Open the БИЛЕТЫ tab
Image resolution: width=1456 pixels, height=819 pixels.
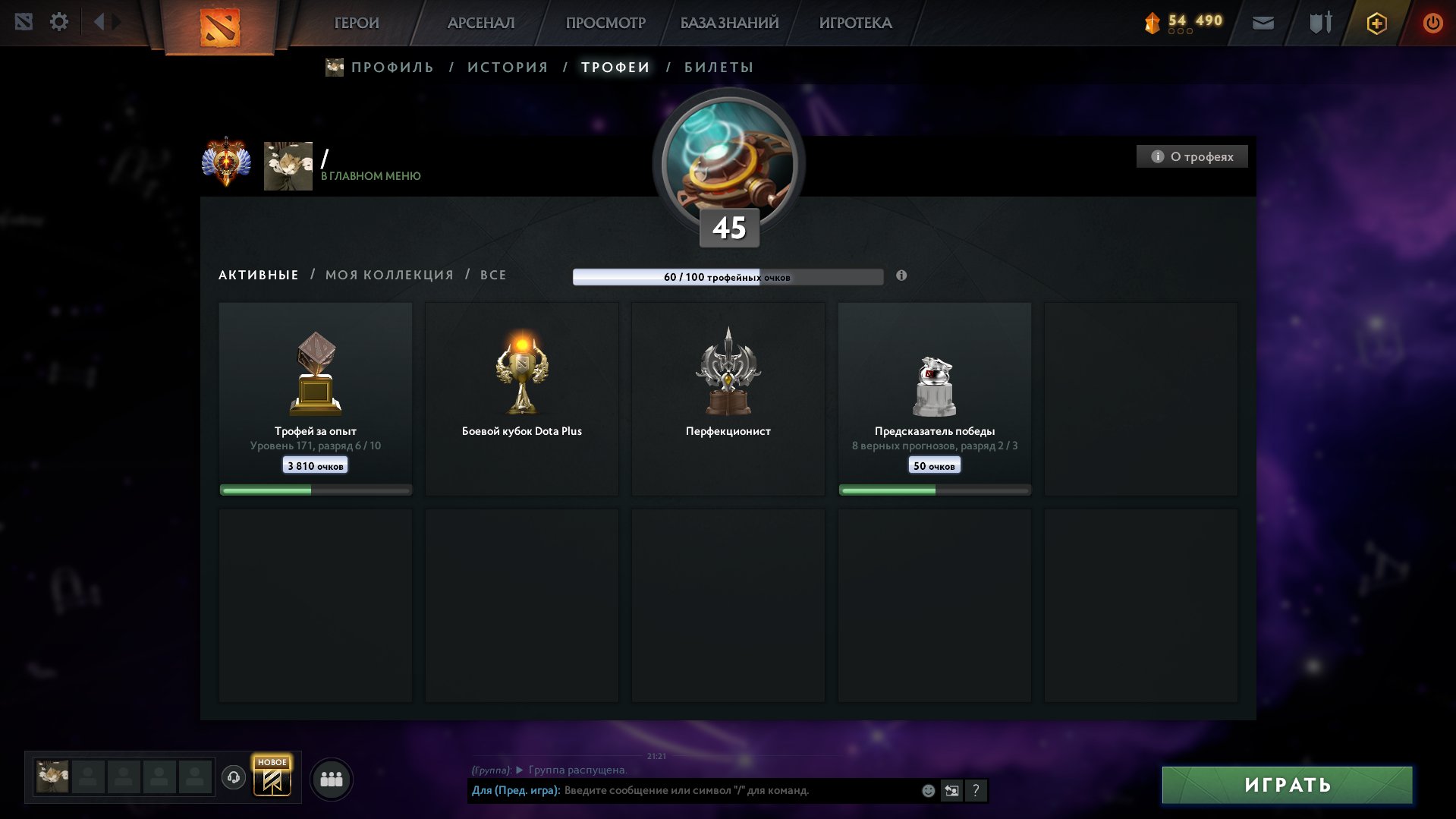coord(719,68)
